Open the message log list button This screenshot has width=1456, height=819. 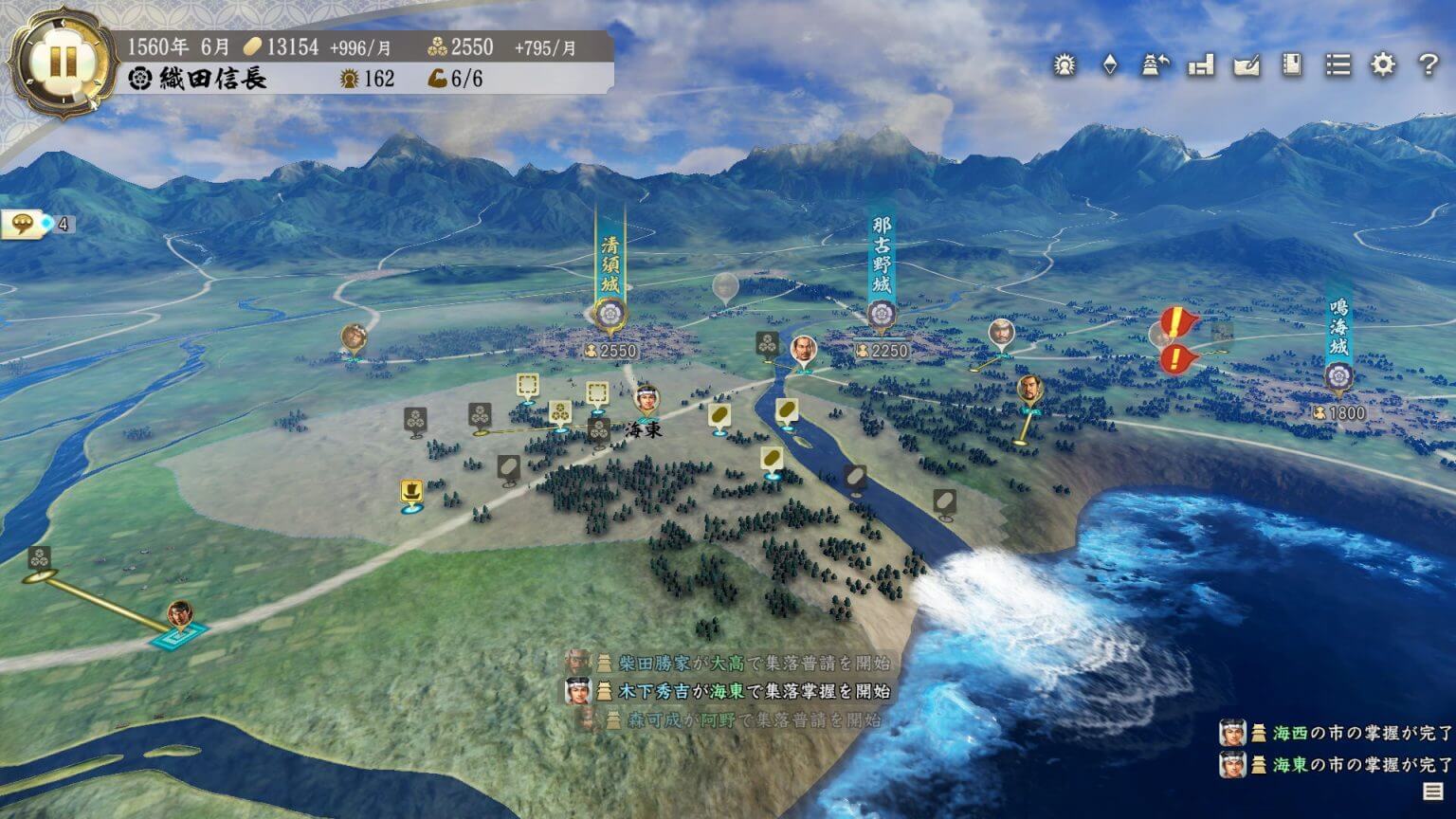[1432, 792]
